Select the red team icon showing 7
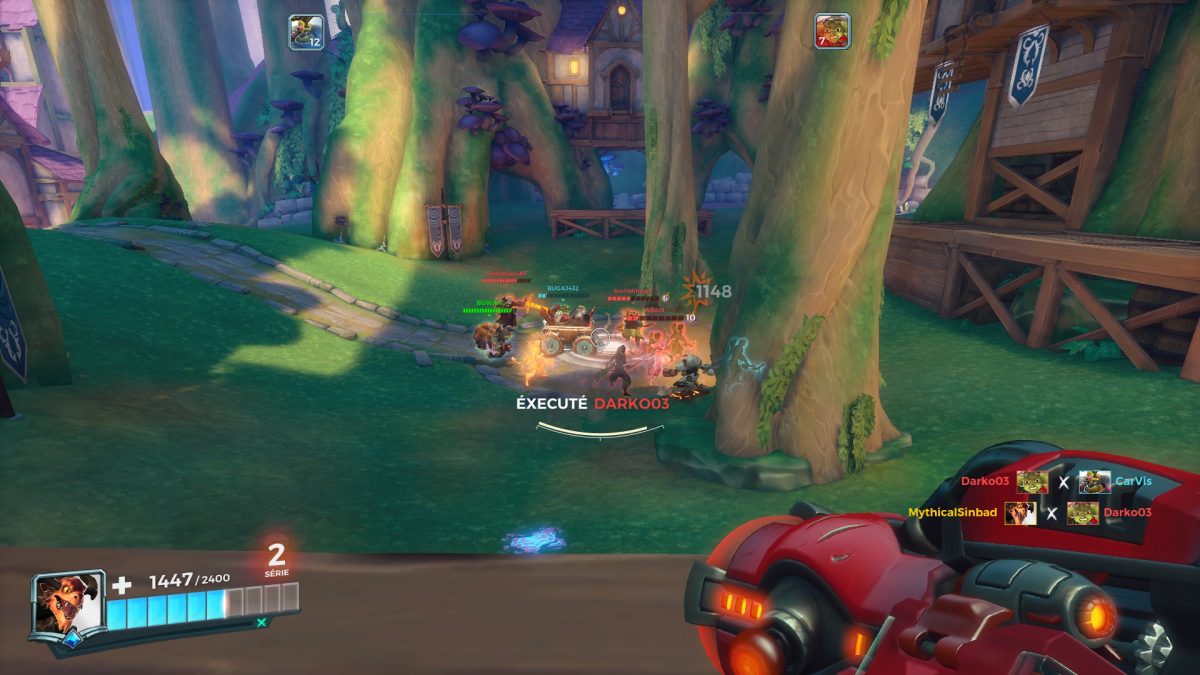Screen dimensions: 1200x675 832,31
